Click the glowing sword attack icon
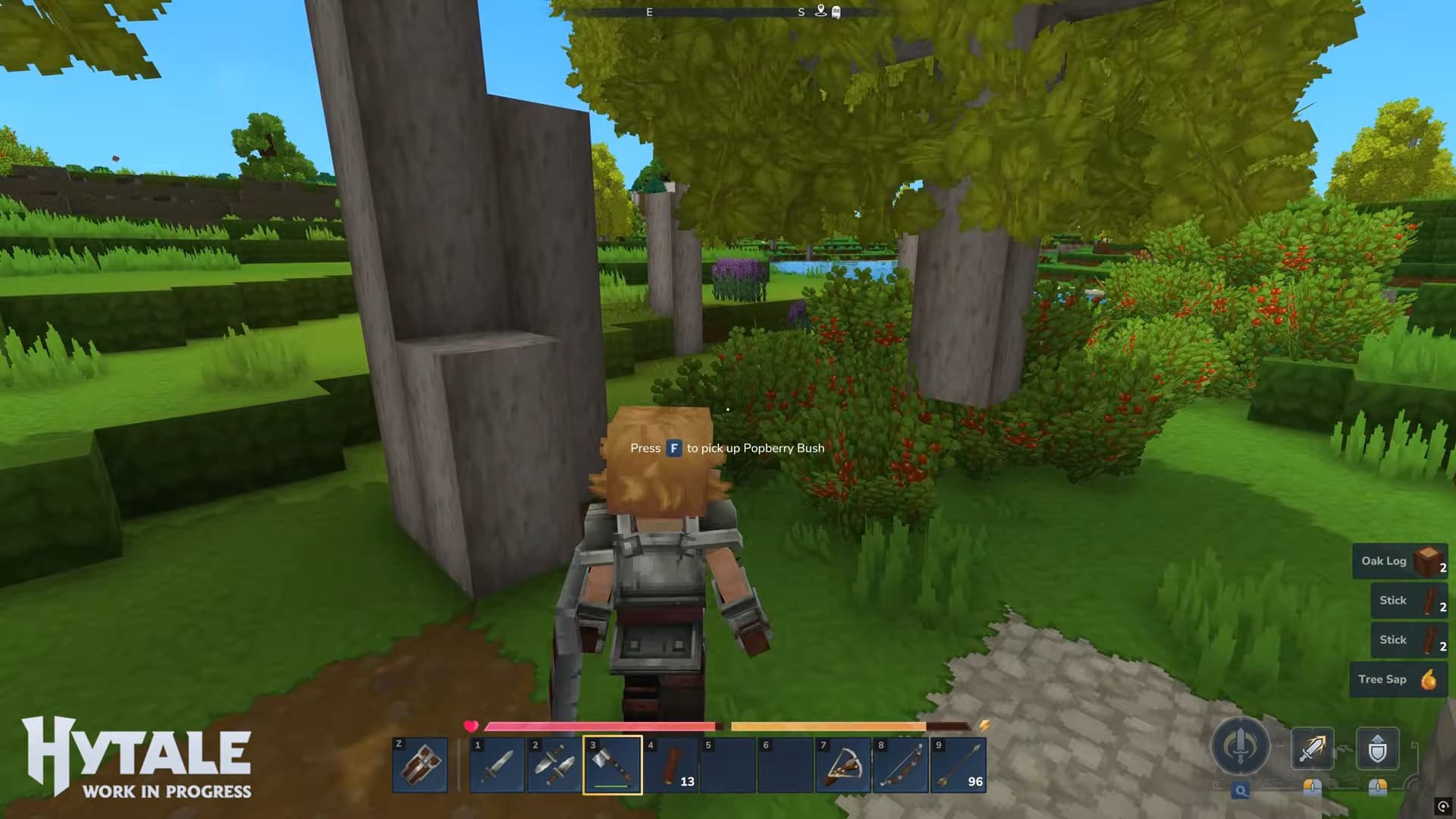 point(1312,747)
